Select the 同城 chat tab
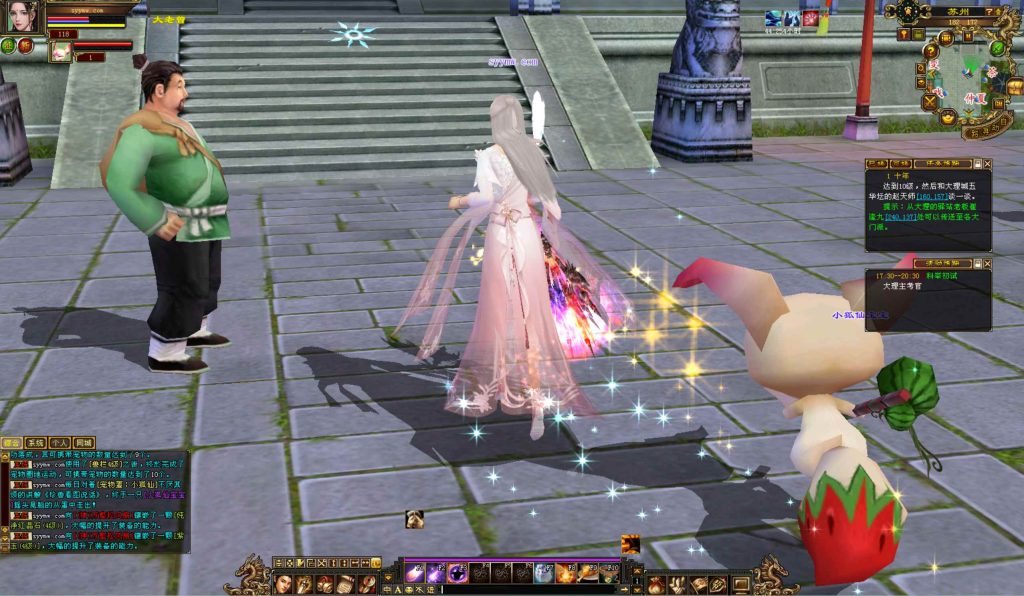Viewport: 1024px width, 596px height. point(83,442)
